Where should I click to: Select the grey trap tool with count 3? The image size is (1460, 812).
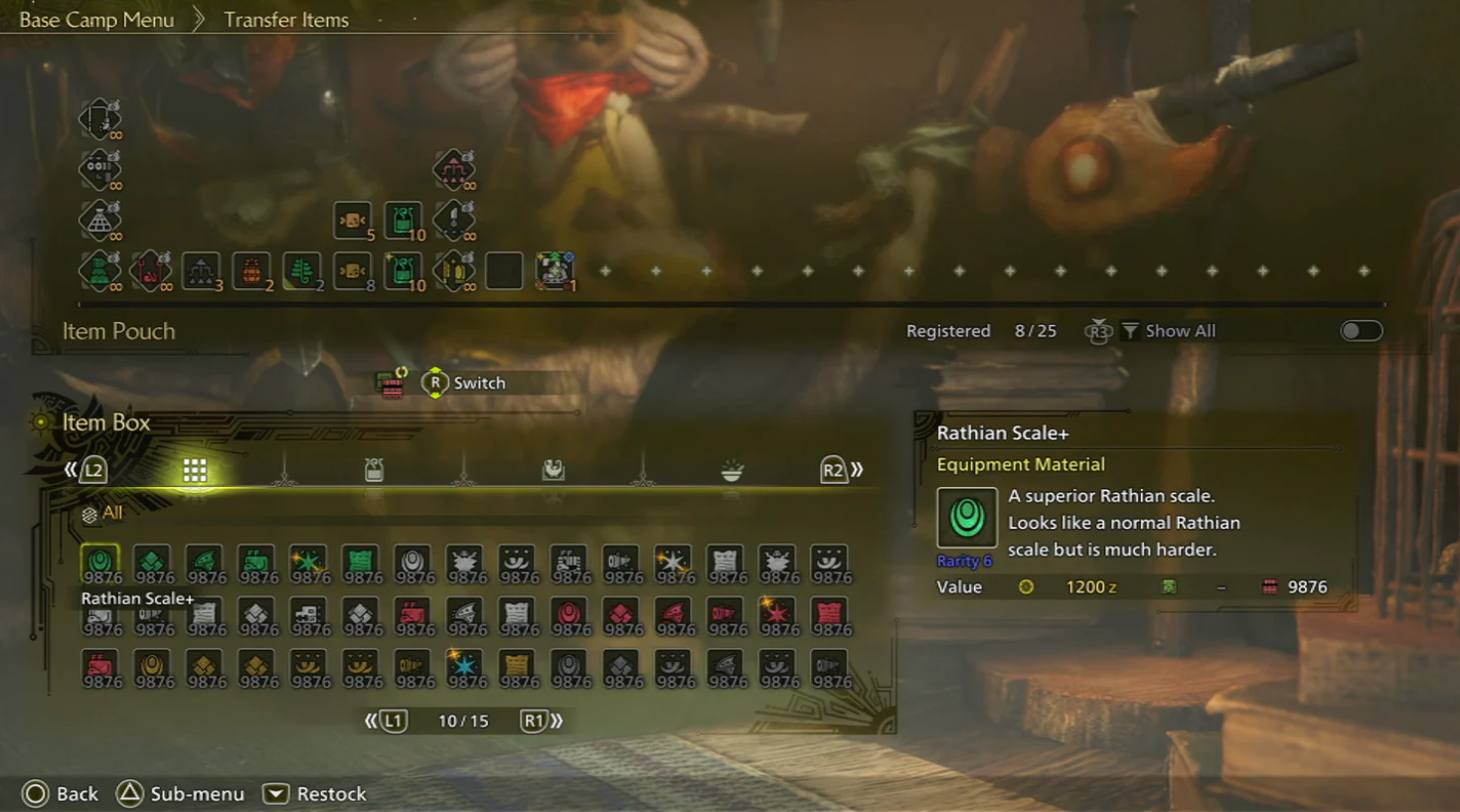pos(201,270)
